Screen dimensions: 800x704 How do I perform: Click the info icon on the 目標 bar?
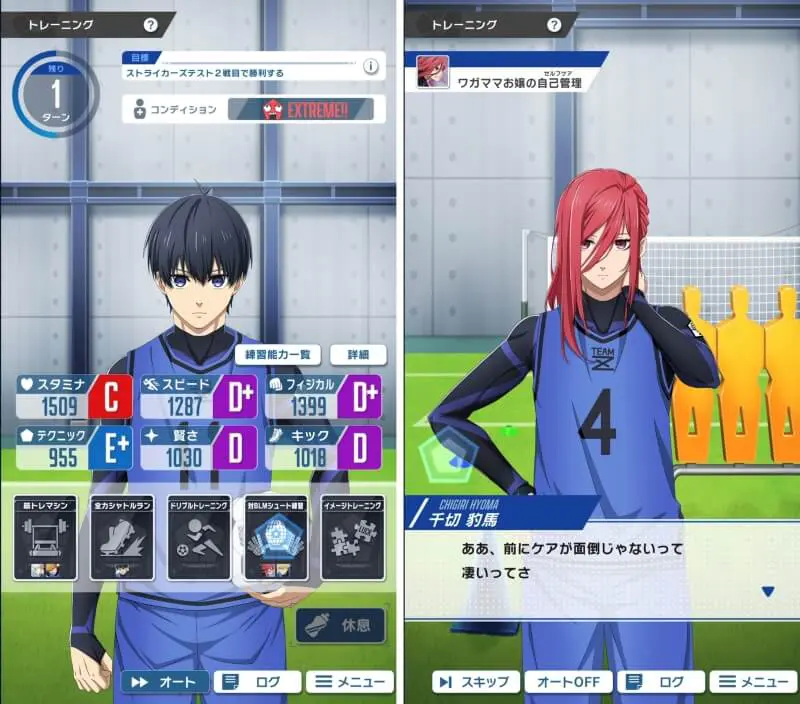pos(370,67)
